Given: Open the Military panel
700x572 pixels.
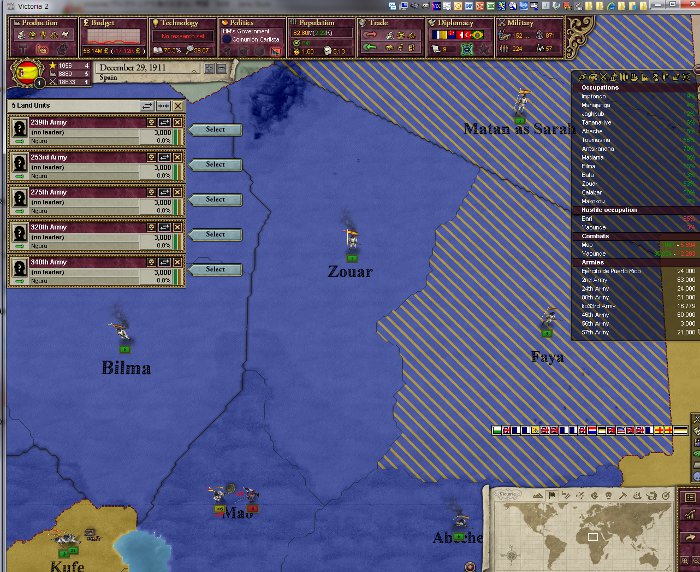Looking at the screenshot, I should pos(528,22).
